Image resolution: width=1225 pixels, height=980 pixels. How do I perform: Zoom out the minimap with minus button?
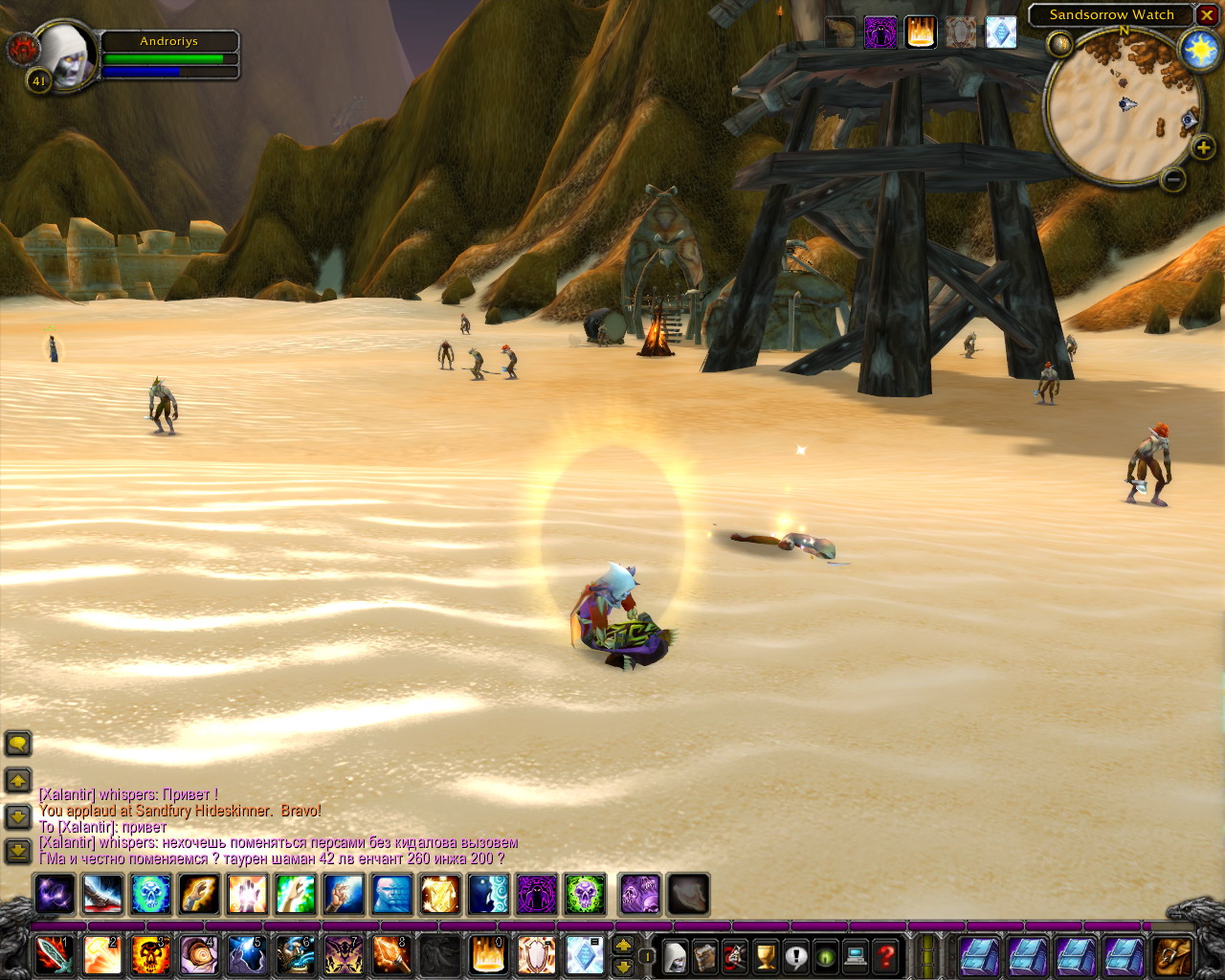click(1173, 179)
